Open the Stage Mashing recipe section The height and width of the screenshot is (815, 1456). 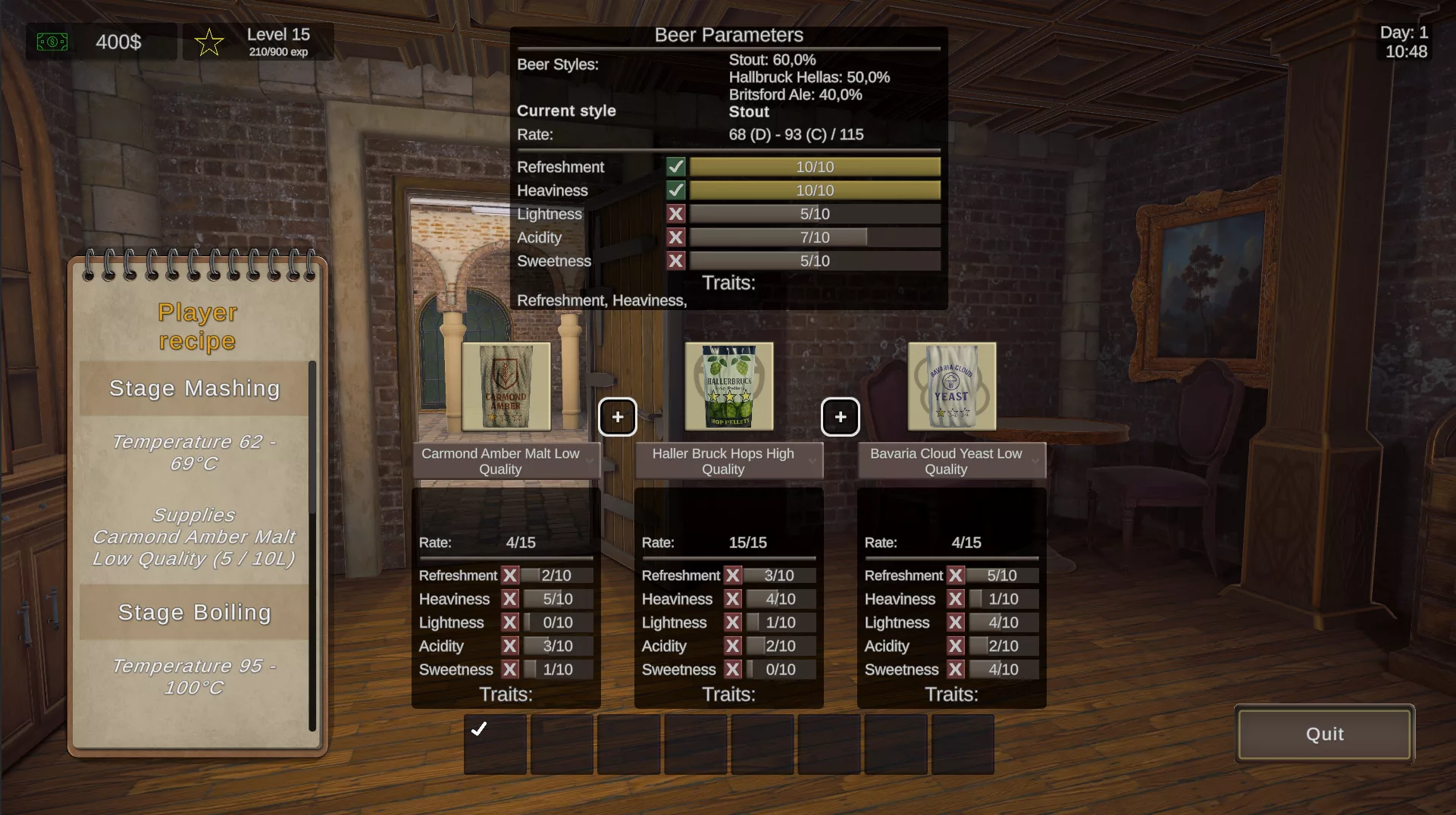pos(194,388)
